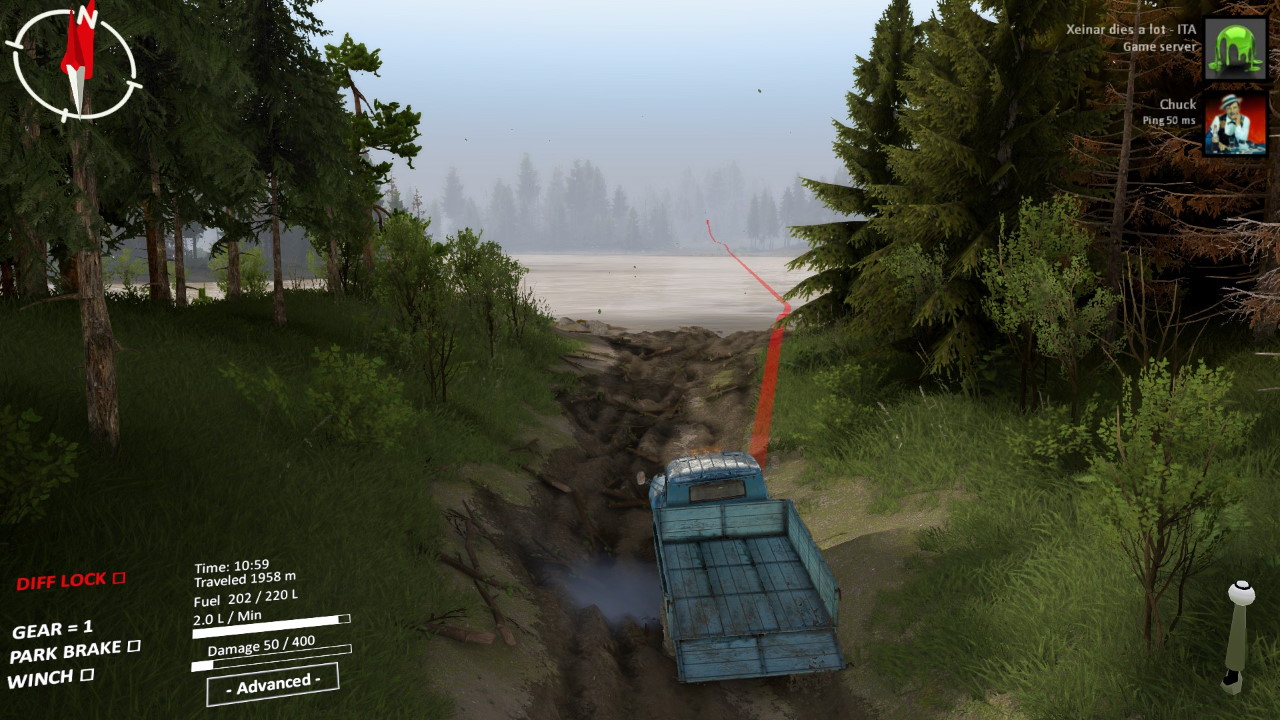Image resolution: width=1280 pixels, height=720 pixels.
Task: Toggle the Winch checkbox
Action: [87, 675]
